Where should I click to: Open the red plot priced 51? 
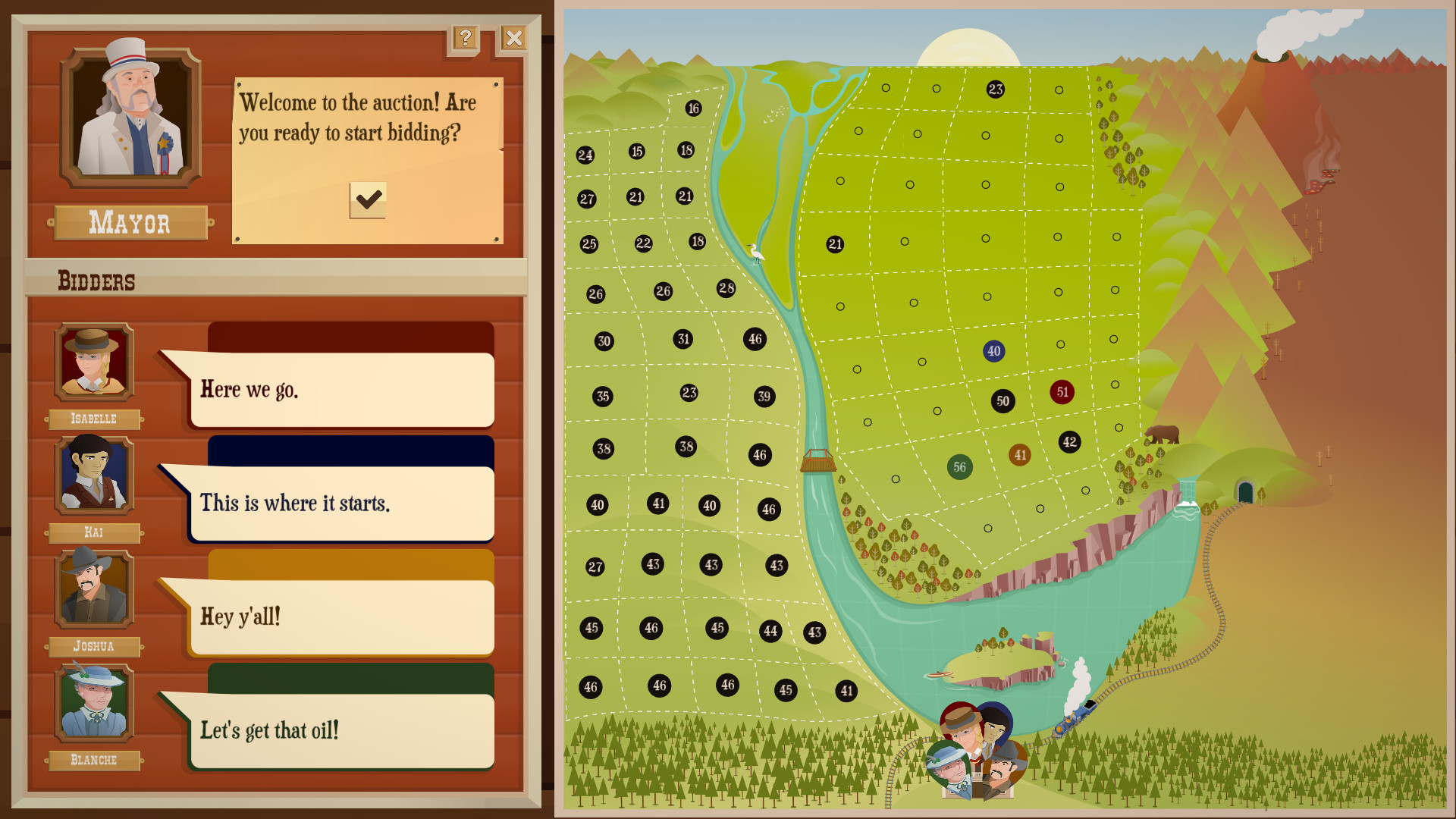[x=1062, y=393]
